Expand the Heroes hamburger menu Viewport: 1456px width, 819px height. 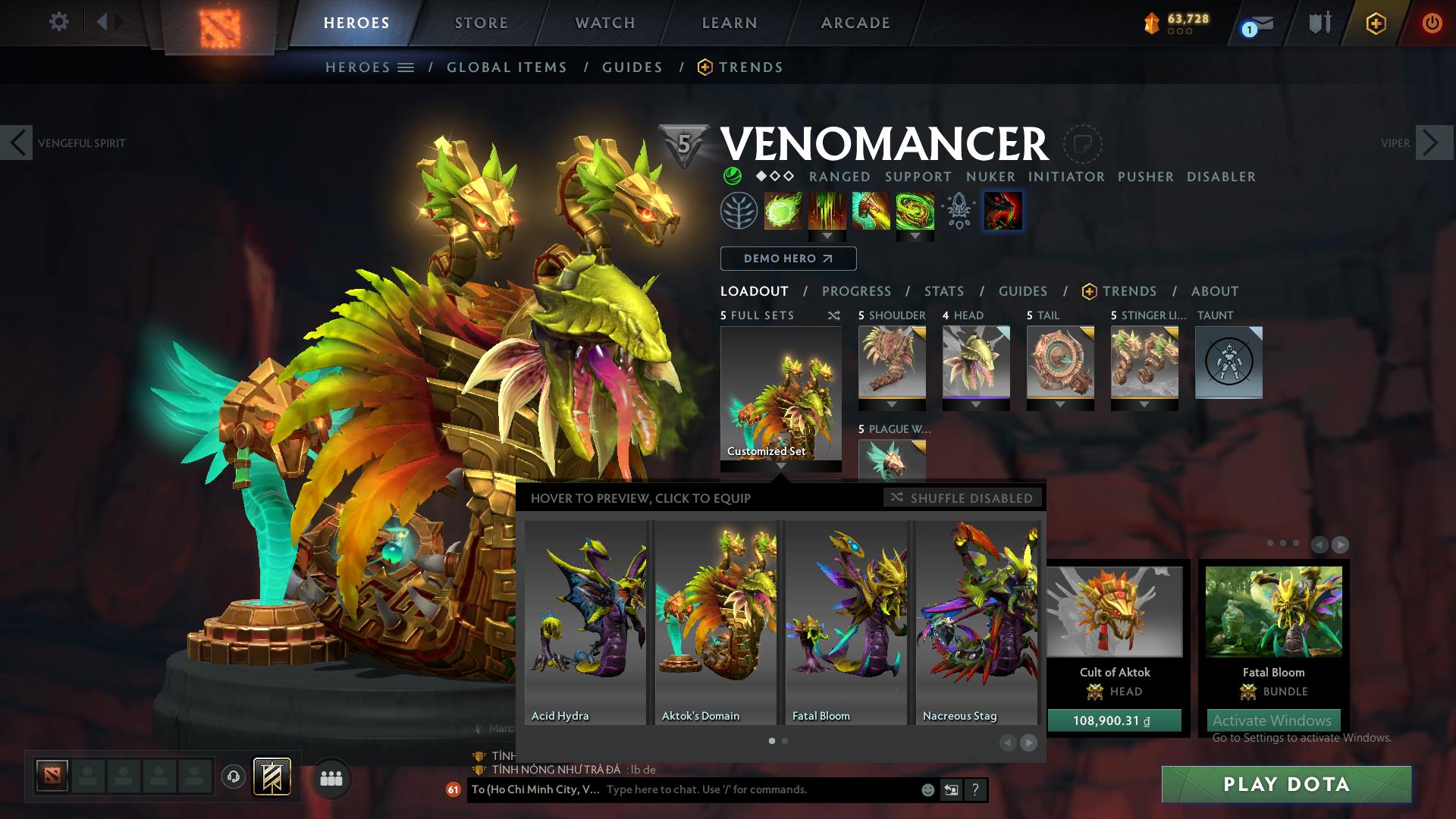(x=406, y=67)
